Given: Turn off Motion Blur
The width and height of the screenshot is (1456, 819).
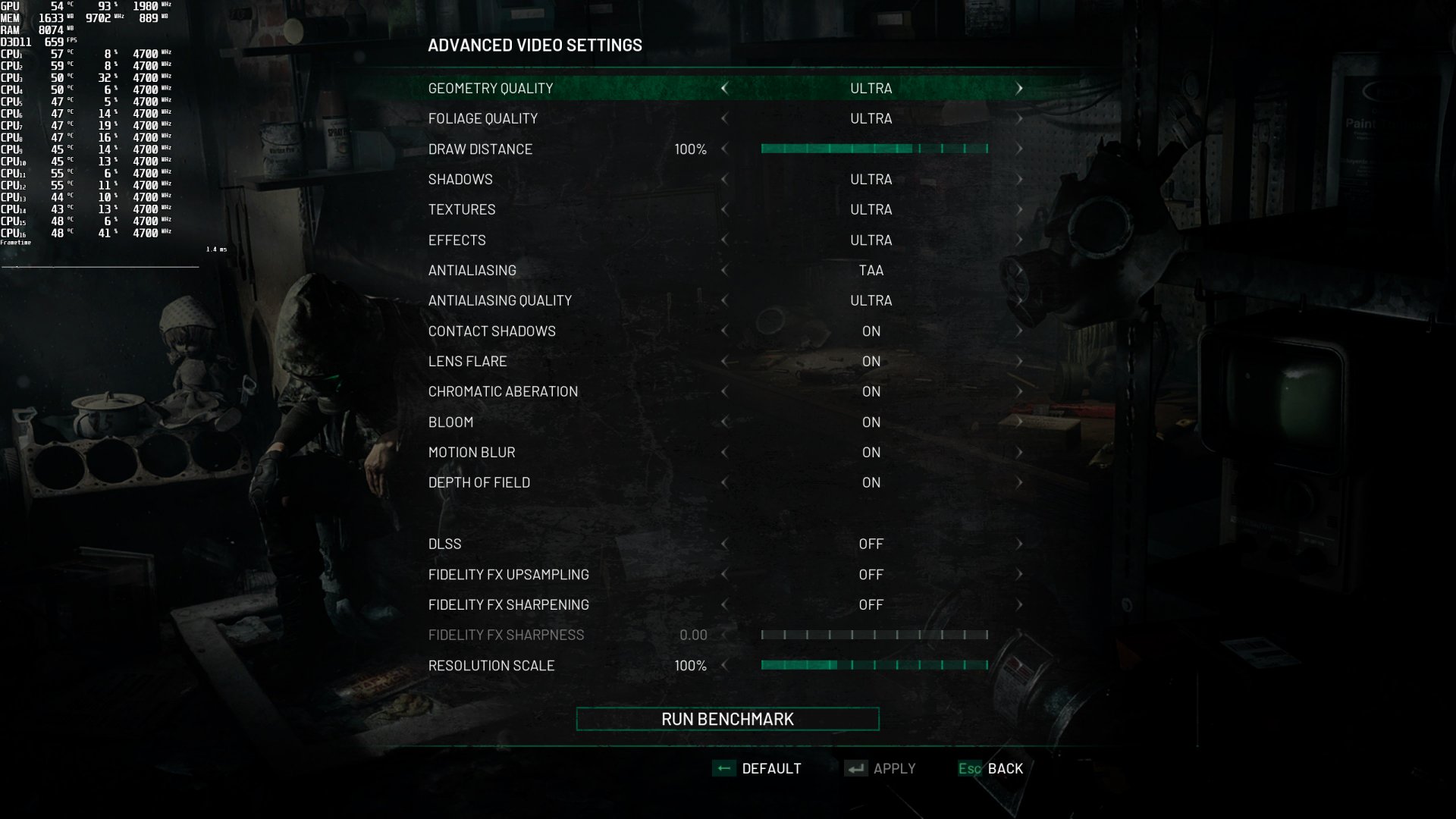Looking at the screenshot, I should [x=1020, y=452].
